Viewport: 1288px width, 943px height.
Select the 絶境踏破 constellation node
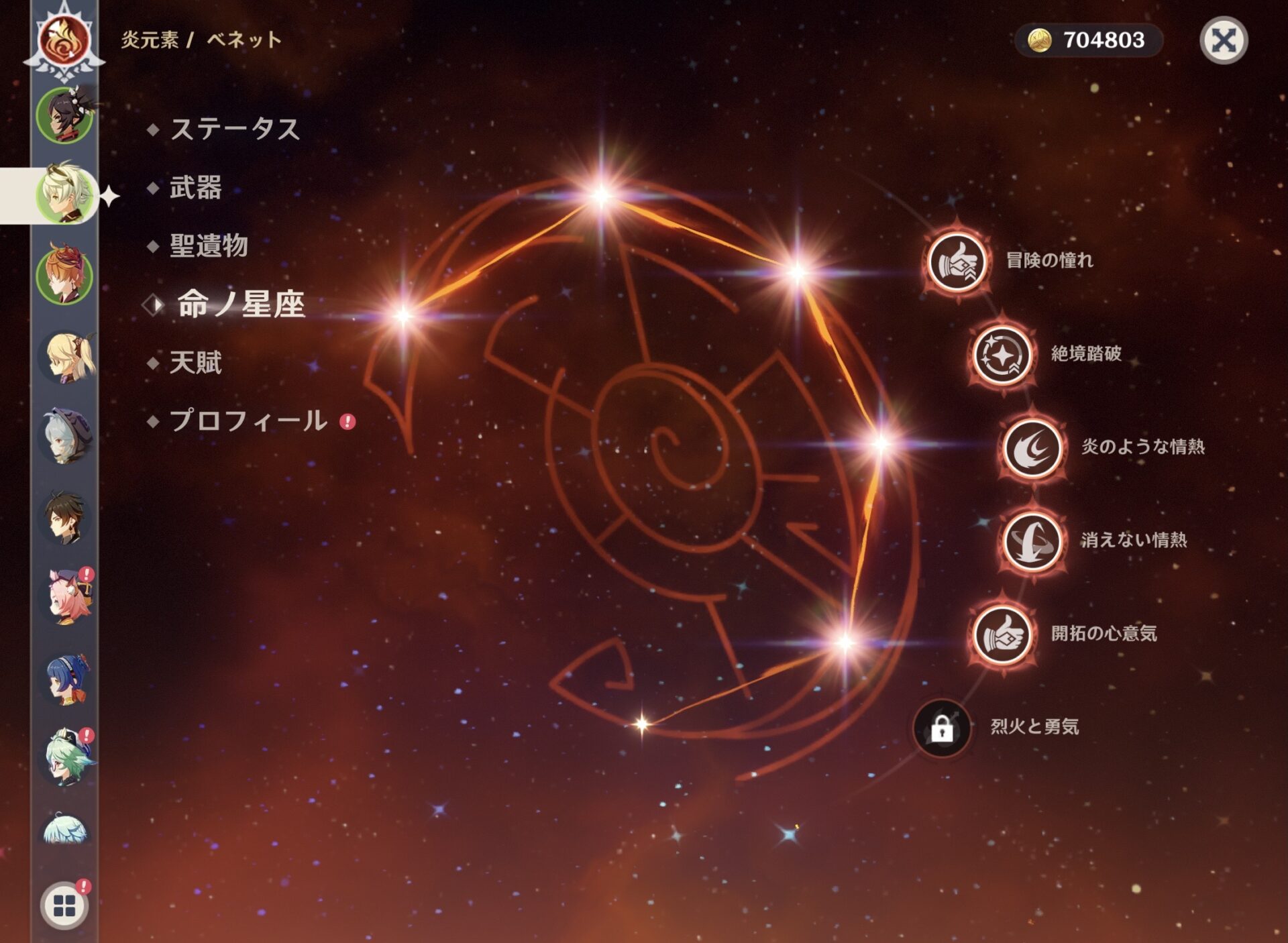point(1002,355)
